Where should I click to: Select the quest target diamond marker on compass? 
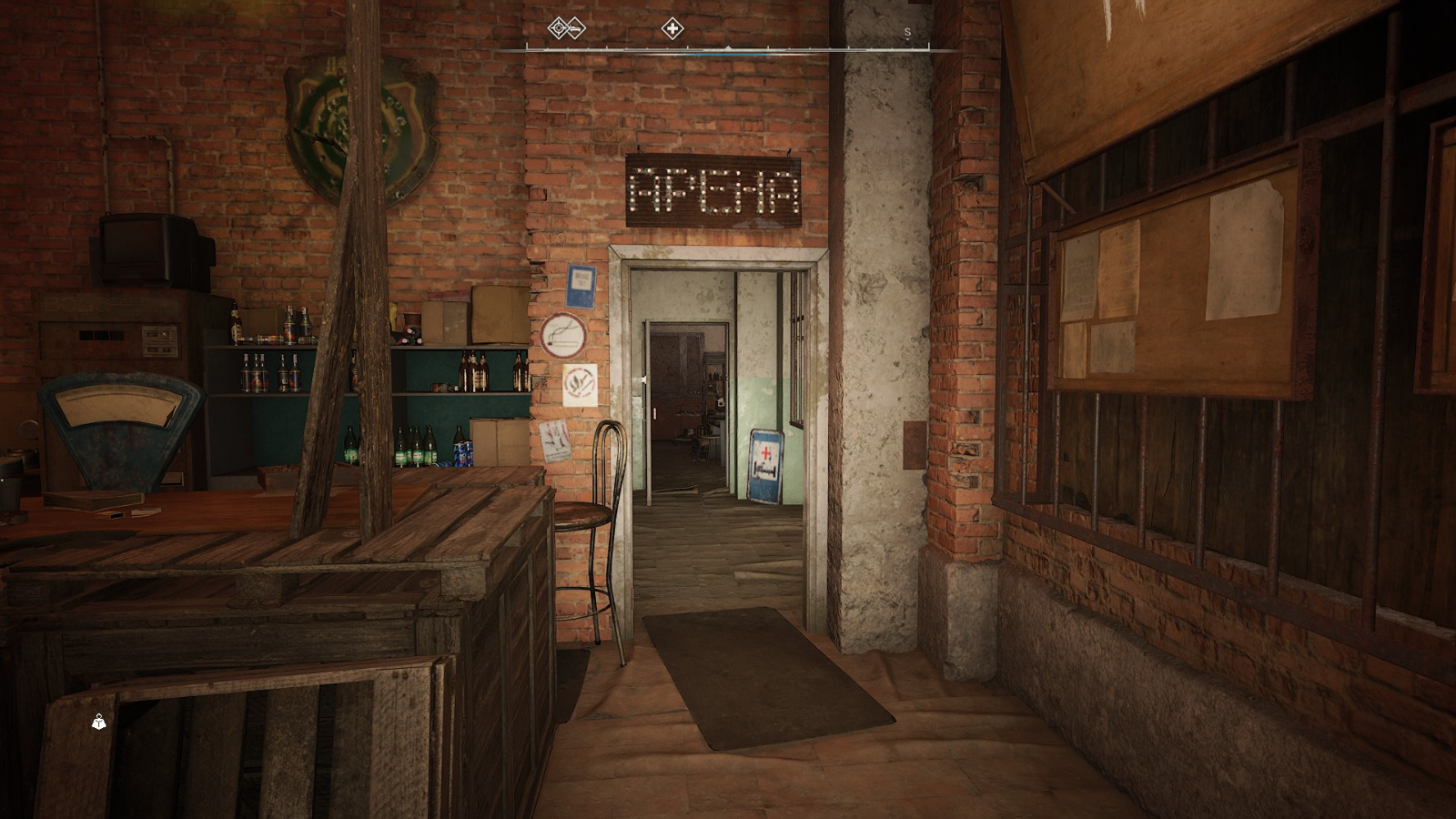[x=557, y=28]
